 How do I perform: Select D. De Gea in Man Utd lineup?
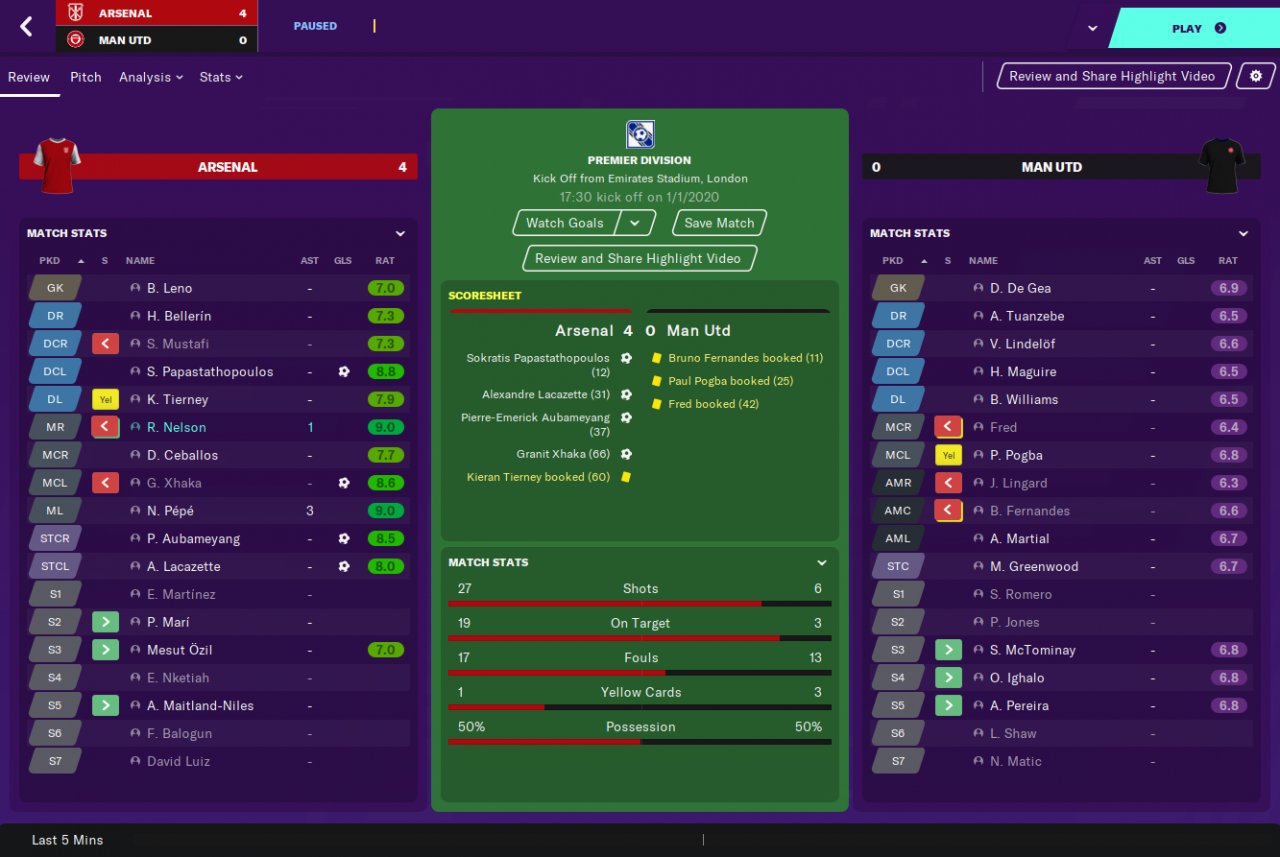(x=1020, y=288)
